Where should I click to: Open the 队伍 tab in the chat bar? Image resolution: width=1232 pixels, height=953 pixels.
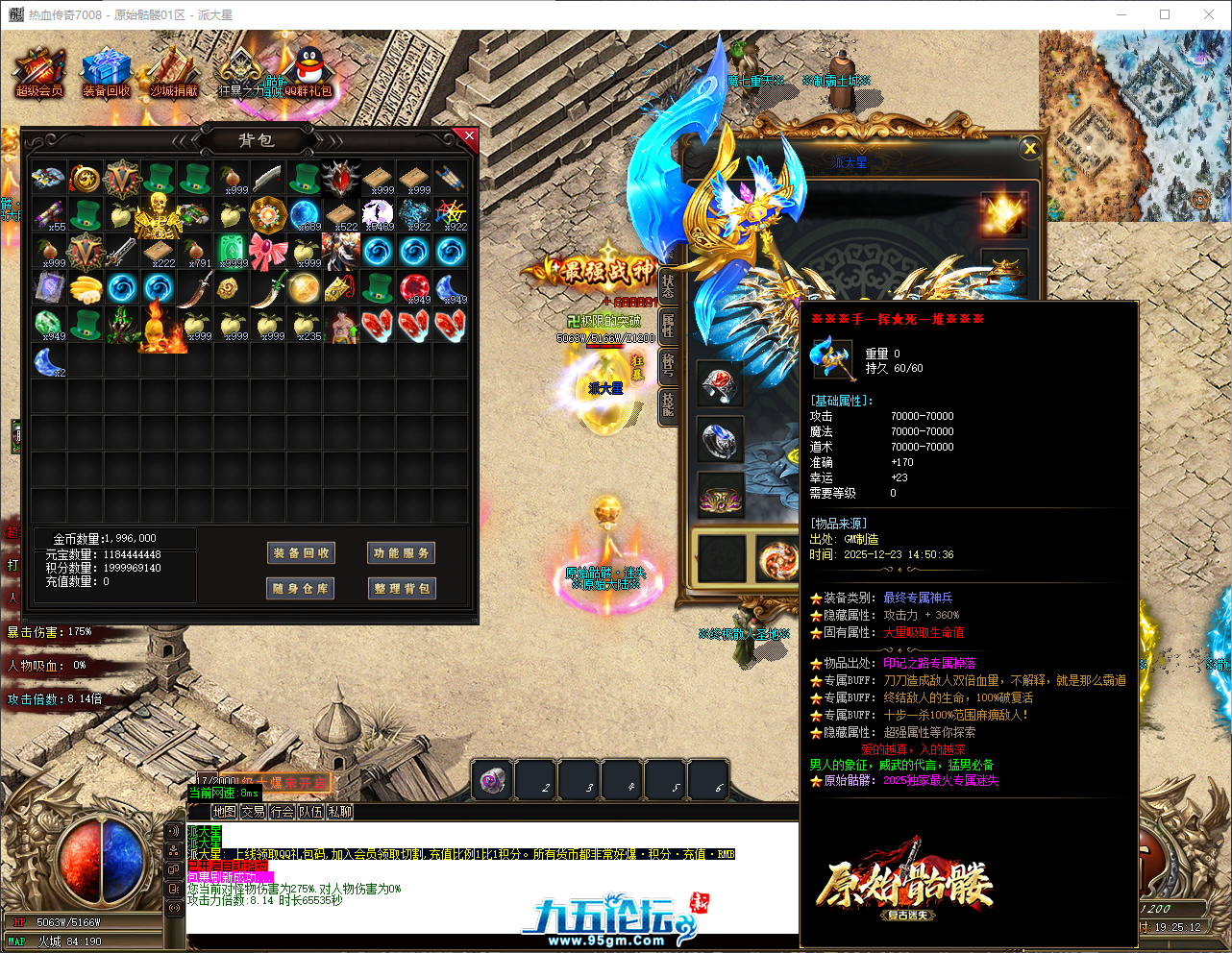(310, 811)
